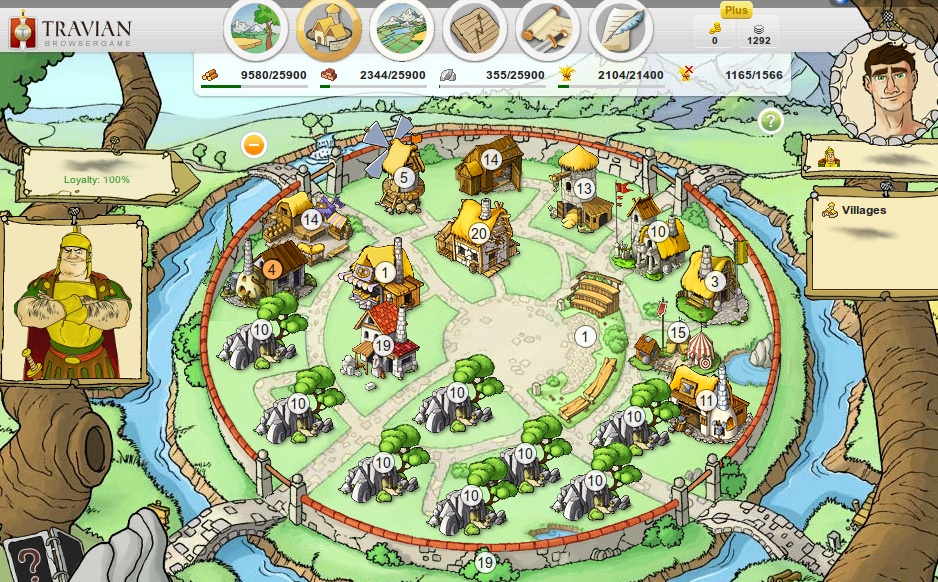Open the Roman hero portrait panel

[72, 300]
